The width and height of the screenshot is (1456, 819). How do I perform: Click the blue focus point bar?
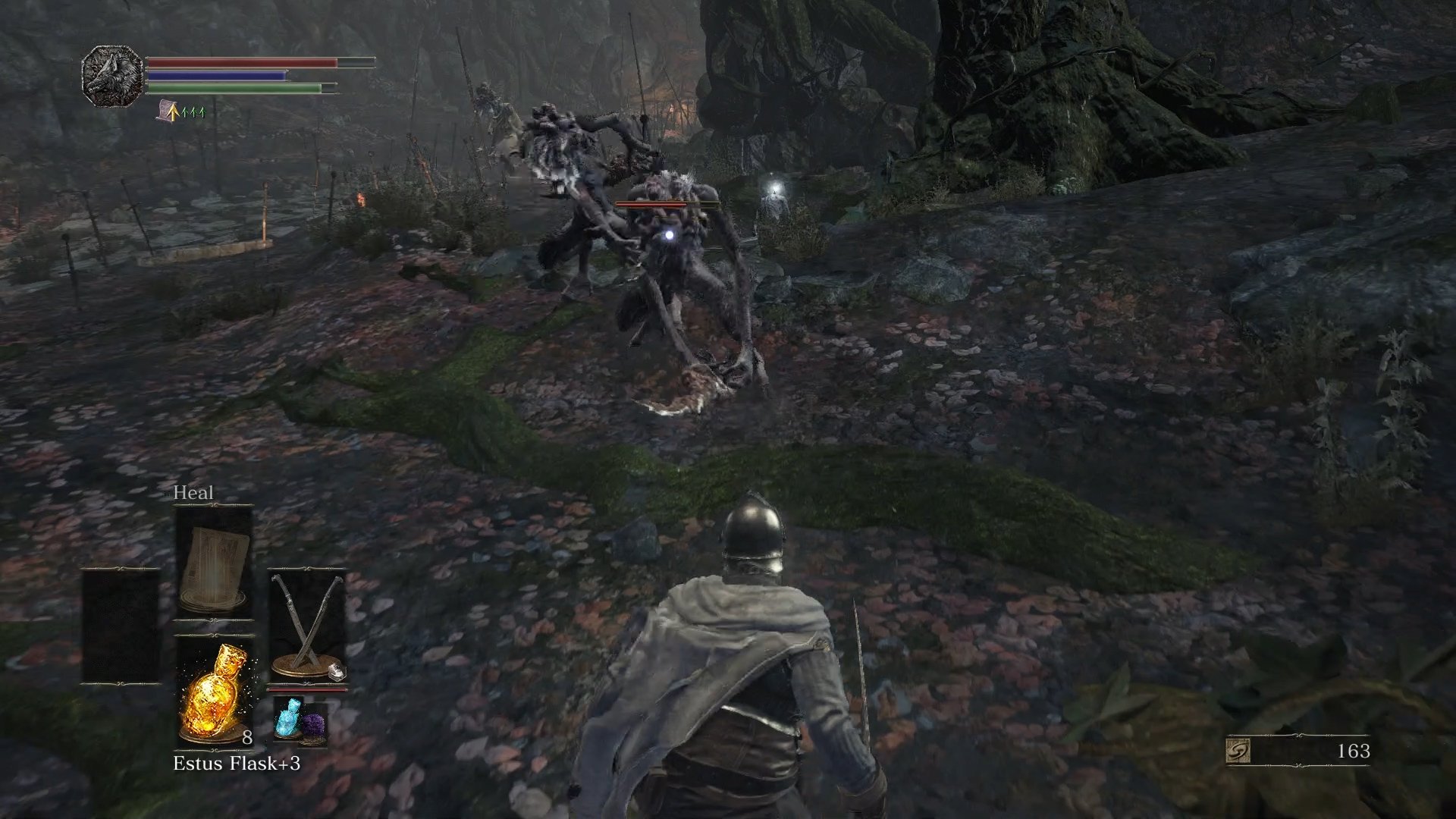pyautogui.click(x=218, y=74)
